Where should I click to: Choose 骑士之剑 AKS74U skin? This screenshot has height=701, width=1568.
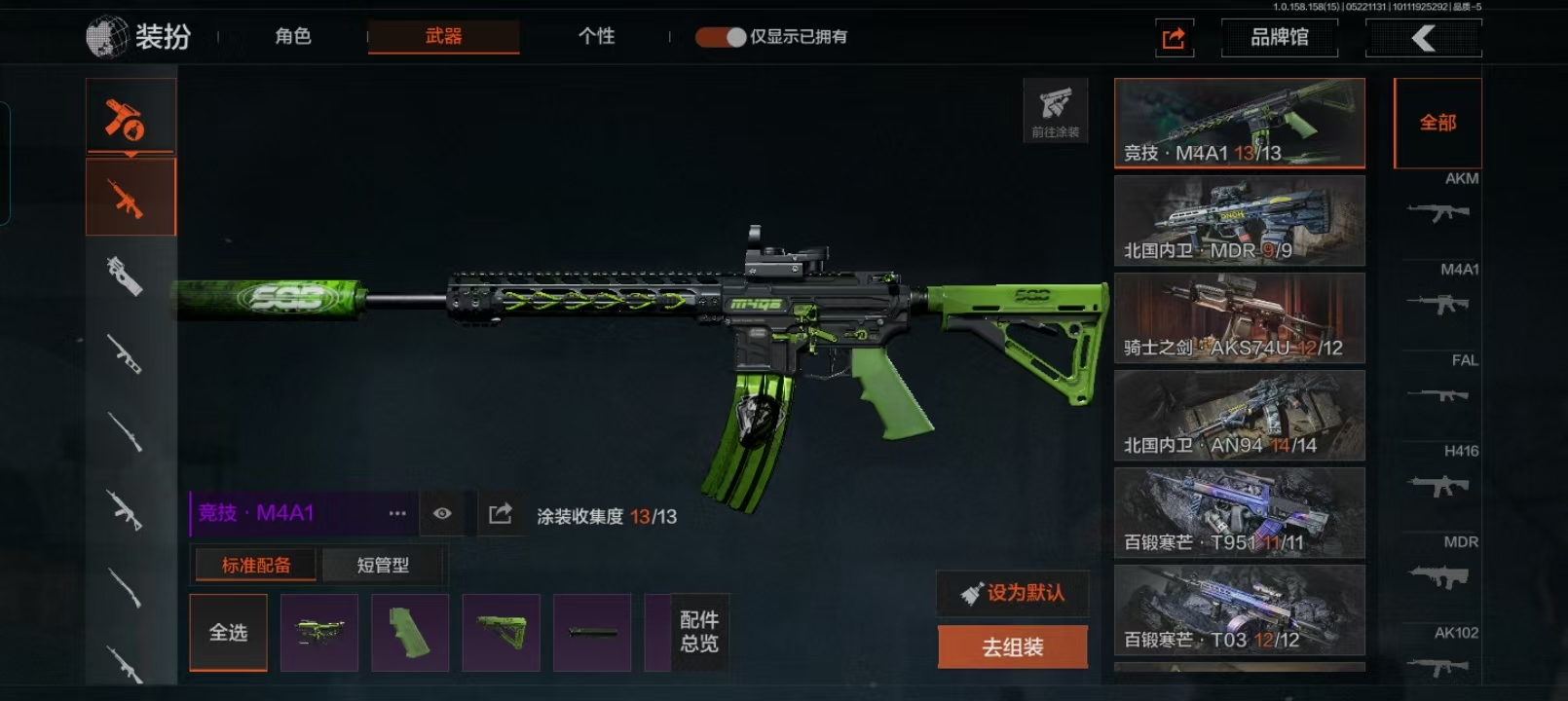(x=1239, y=318)
